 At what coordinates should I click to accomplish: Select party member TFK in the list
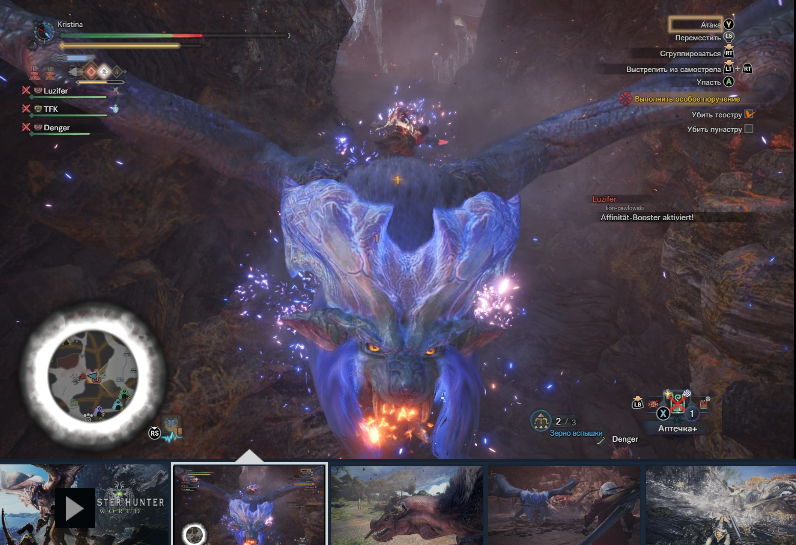[x=51, y=108]
